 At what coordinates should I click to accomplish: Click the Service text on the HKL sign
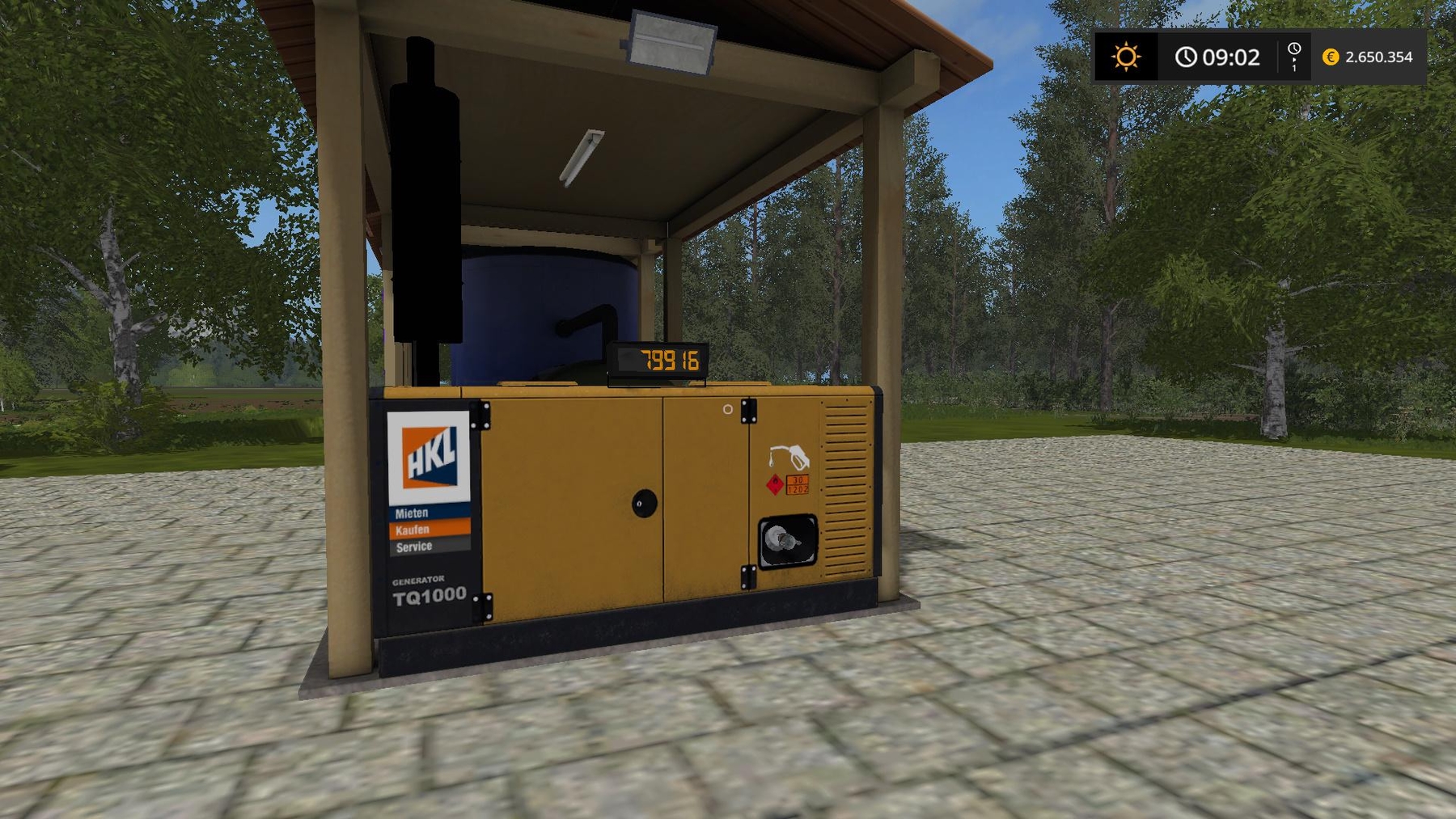416,547
